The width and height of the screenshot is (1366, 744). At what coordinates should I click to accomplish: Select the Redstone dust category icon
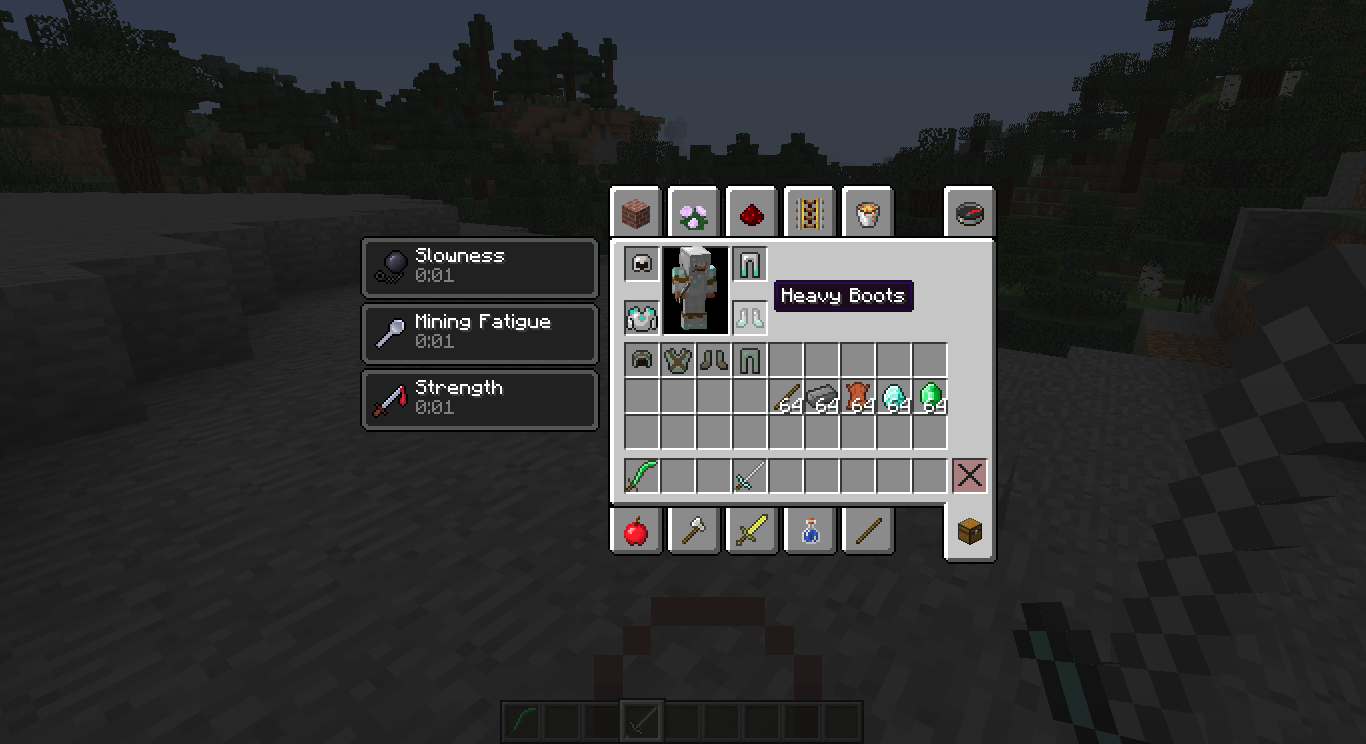pyautogui.click(x=752, y=212)
